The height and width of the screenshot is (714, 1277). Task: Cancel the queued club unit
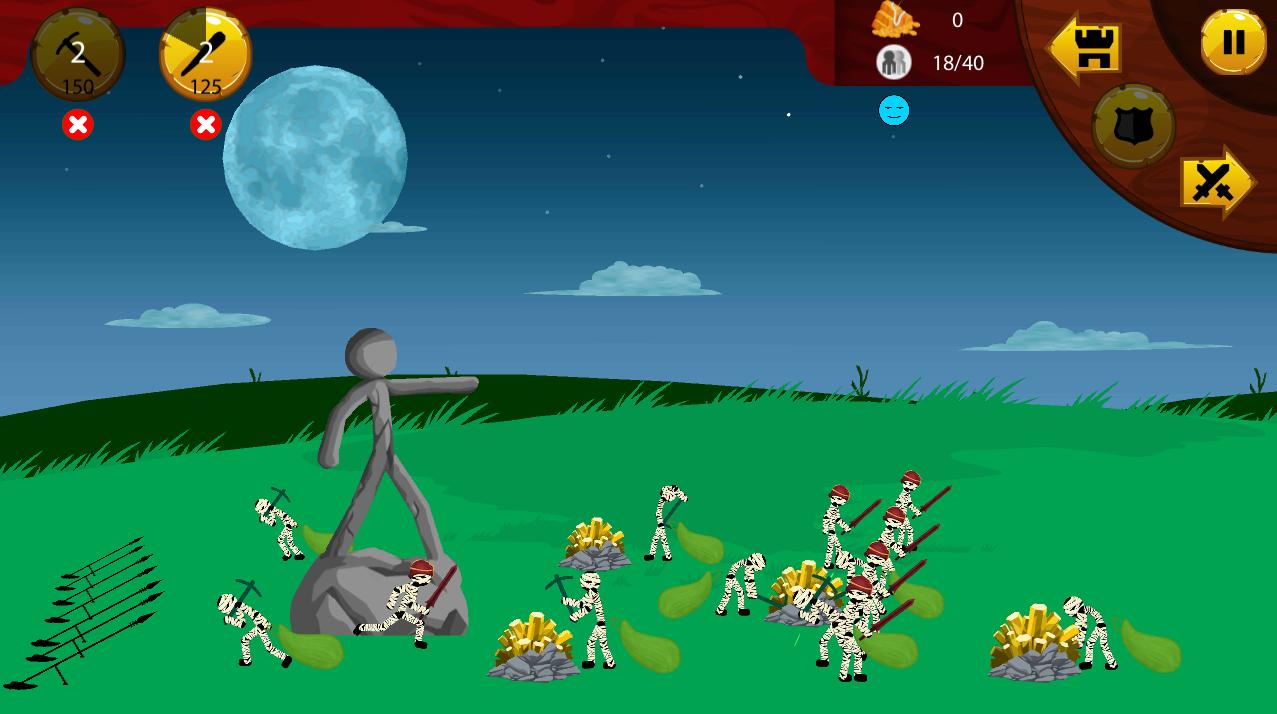pos(205,125)
